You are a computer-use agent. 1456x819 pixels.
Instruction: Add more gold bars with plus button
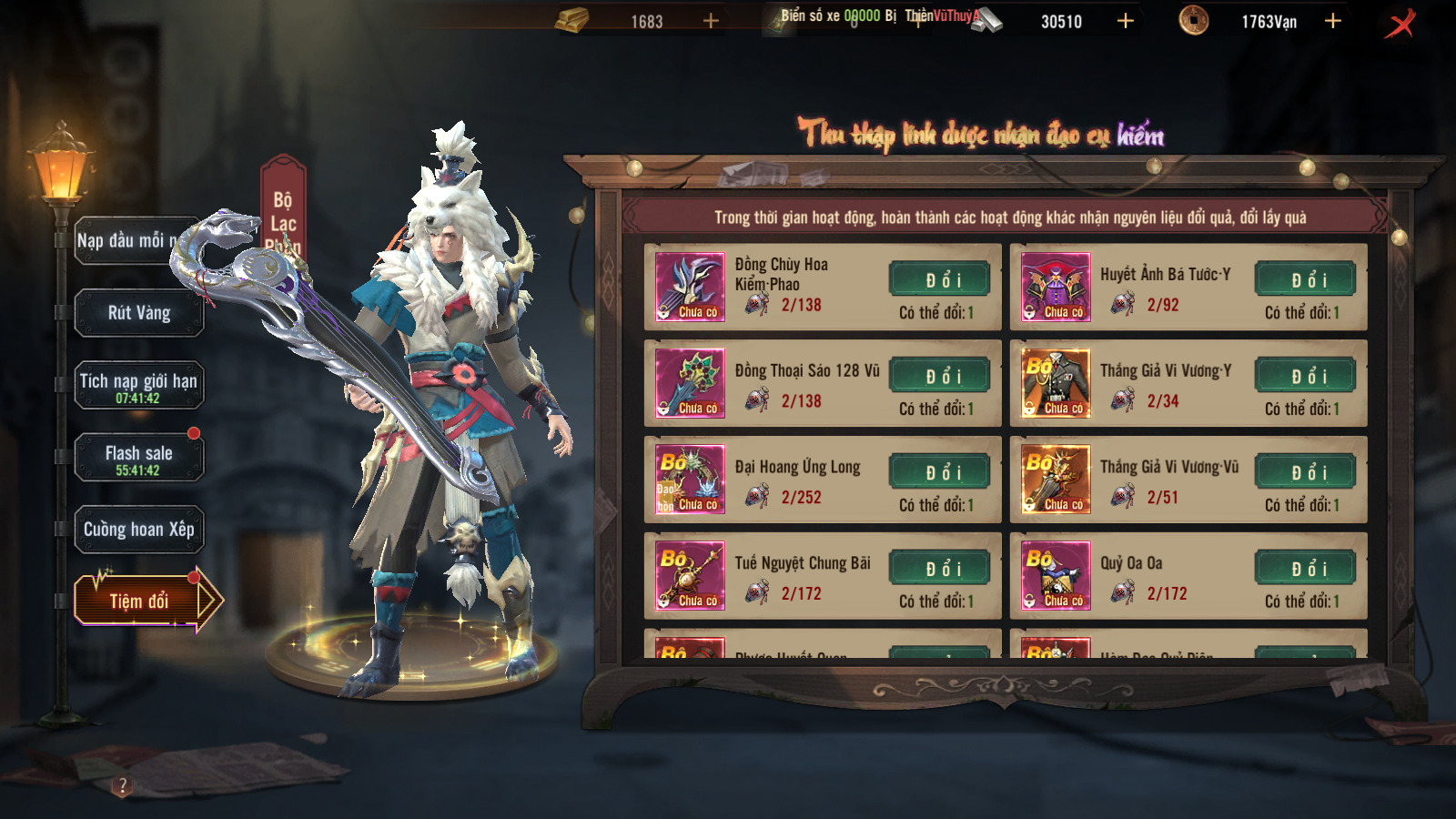pos(711,21)
